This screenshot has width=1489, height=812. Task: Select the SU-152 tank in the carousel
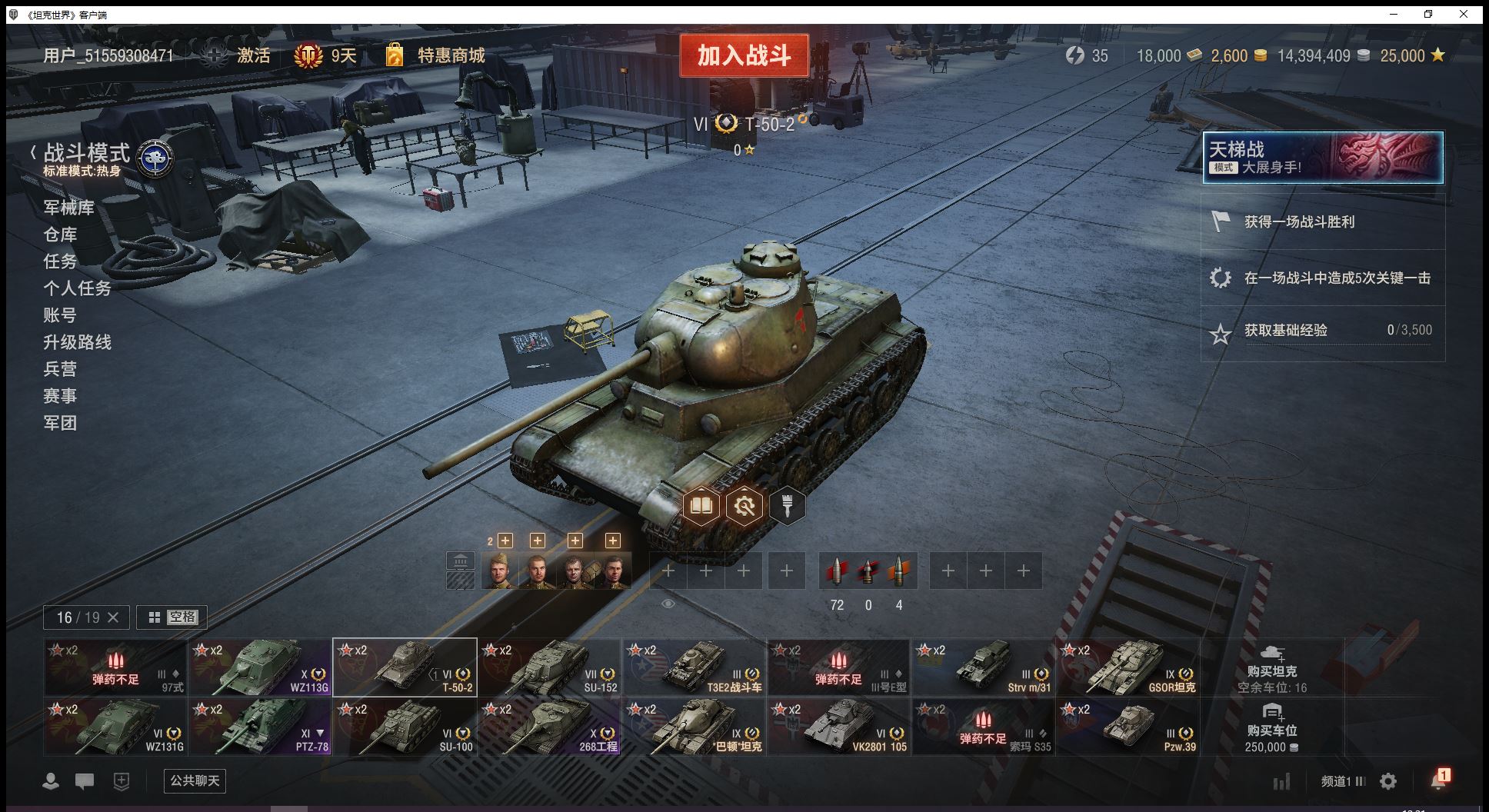point(549,667)
